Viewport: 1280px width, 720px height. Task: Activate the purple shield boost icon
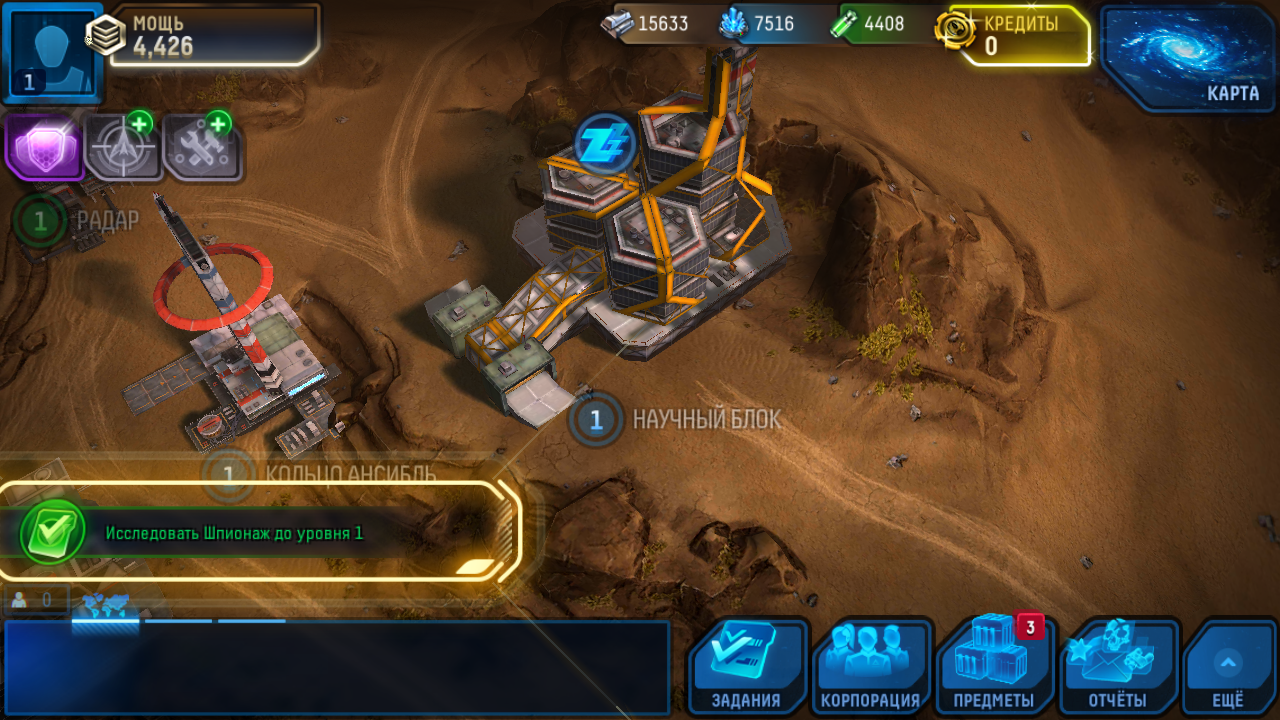coord(43,148)
